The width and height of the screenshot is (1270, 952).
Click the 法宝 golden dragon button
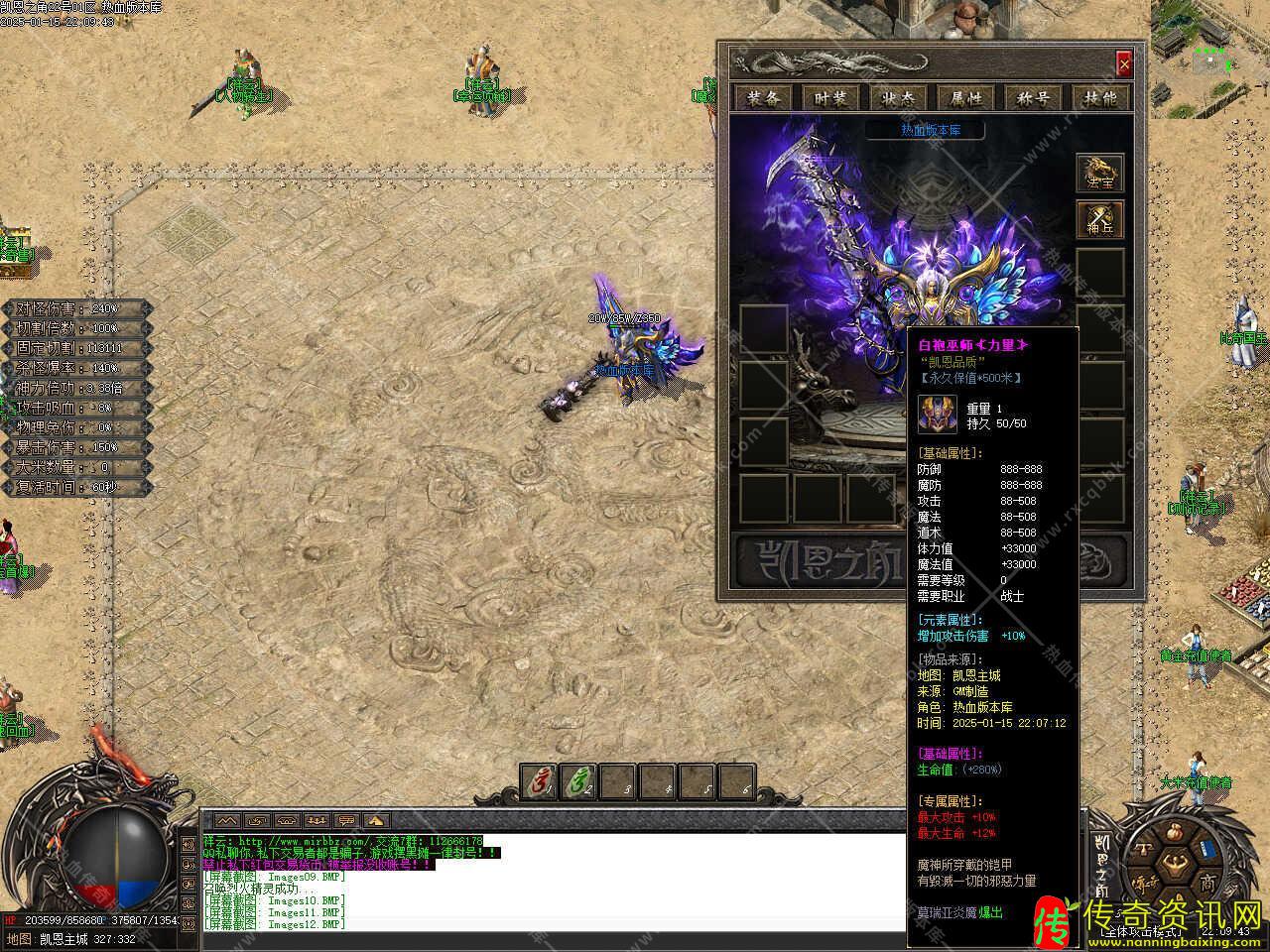1100,174
